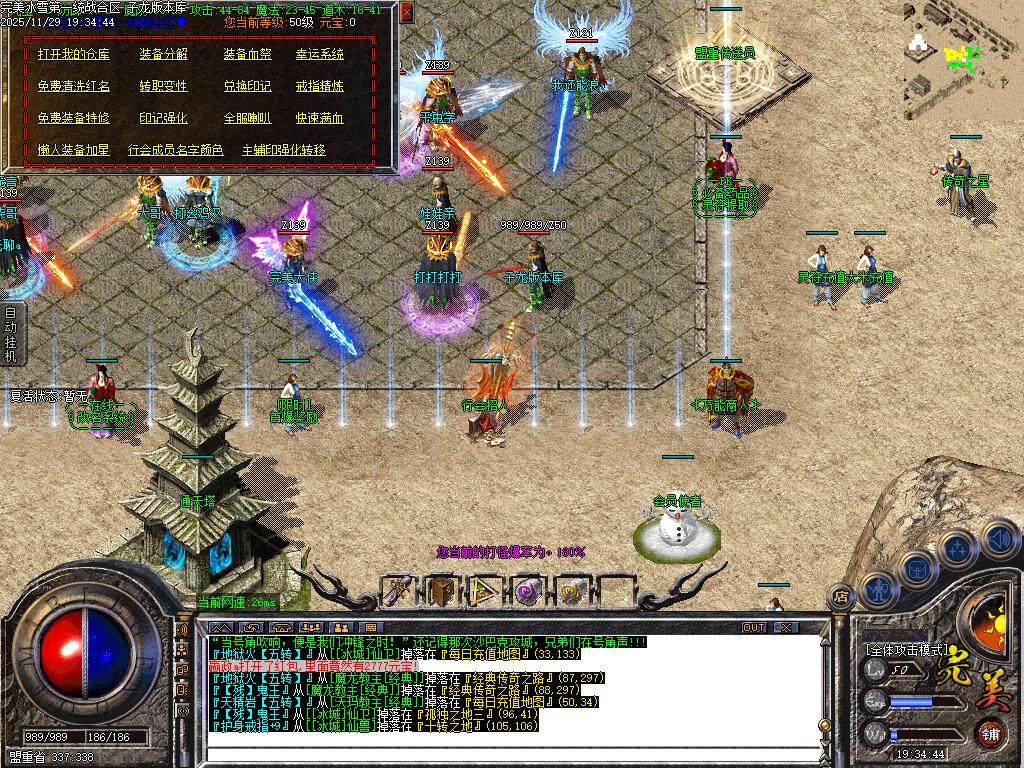Open the 印记强化 mark enhancement

click(163, 118)
